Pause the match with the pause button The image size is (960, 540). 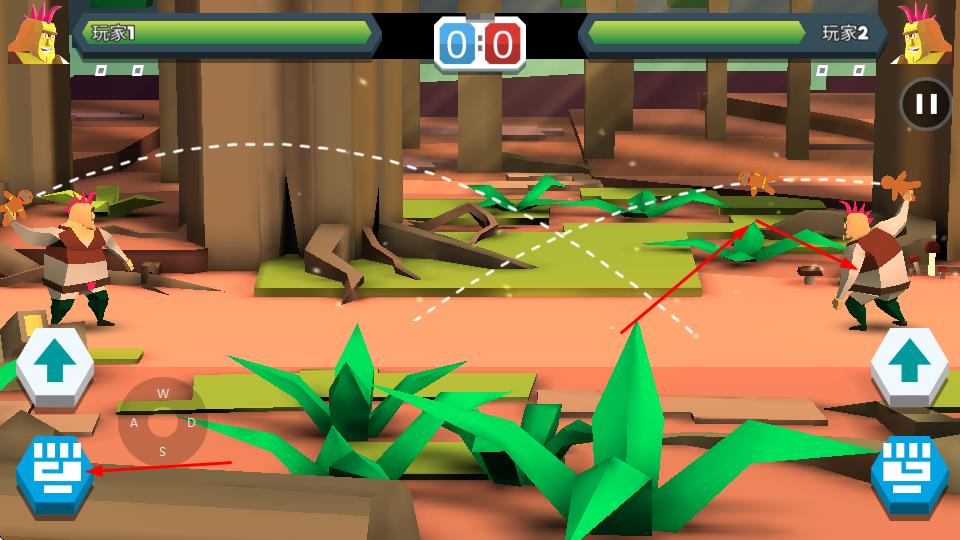click(x=926, y=104)
